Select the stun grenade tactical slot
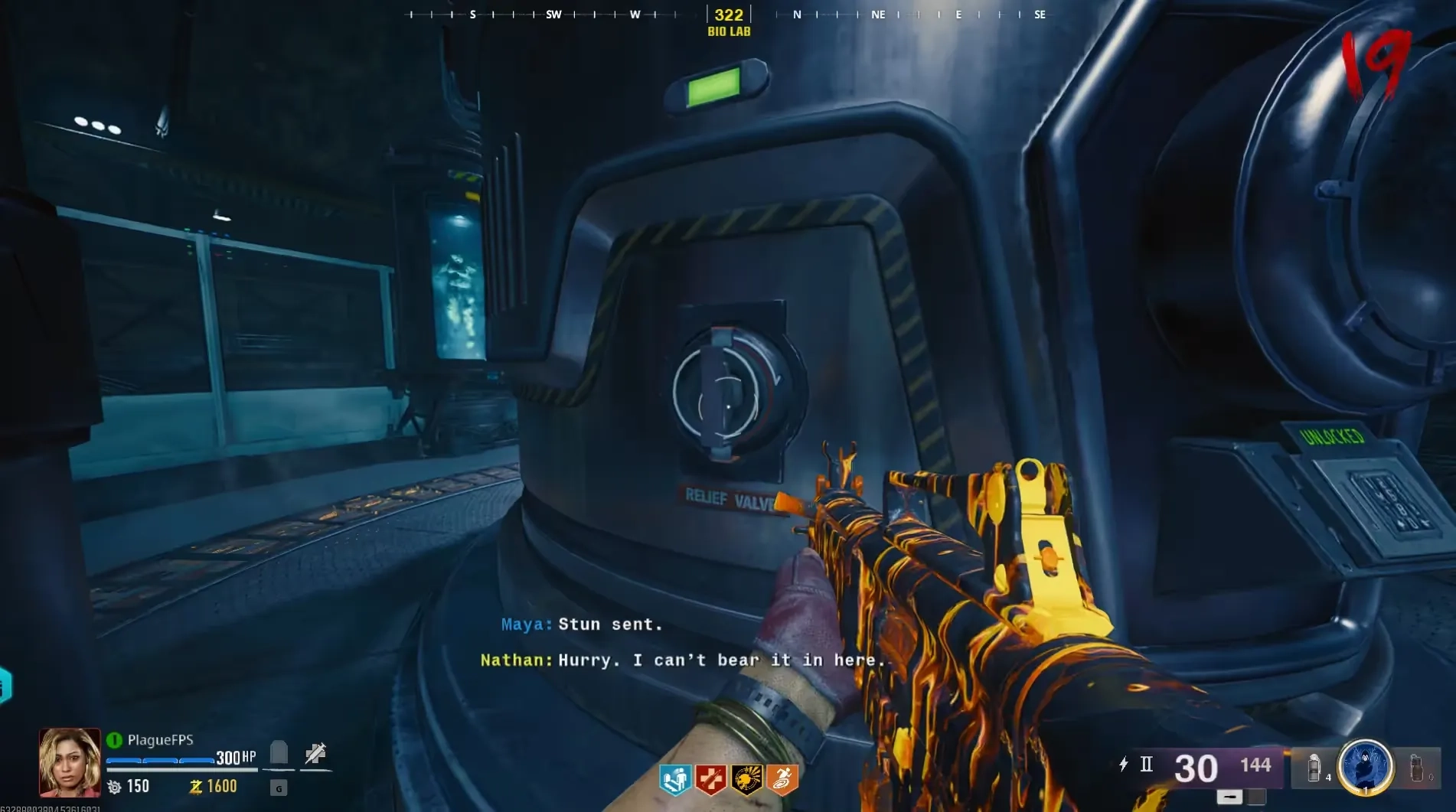The width and height of the screenshot is (1456, 812). pos(1314,768)
